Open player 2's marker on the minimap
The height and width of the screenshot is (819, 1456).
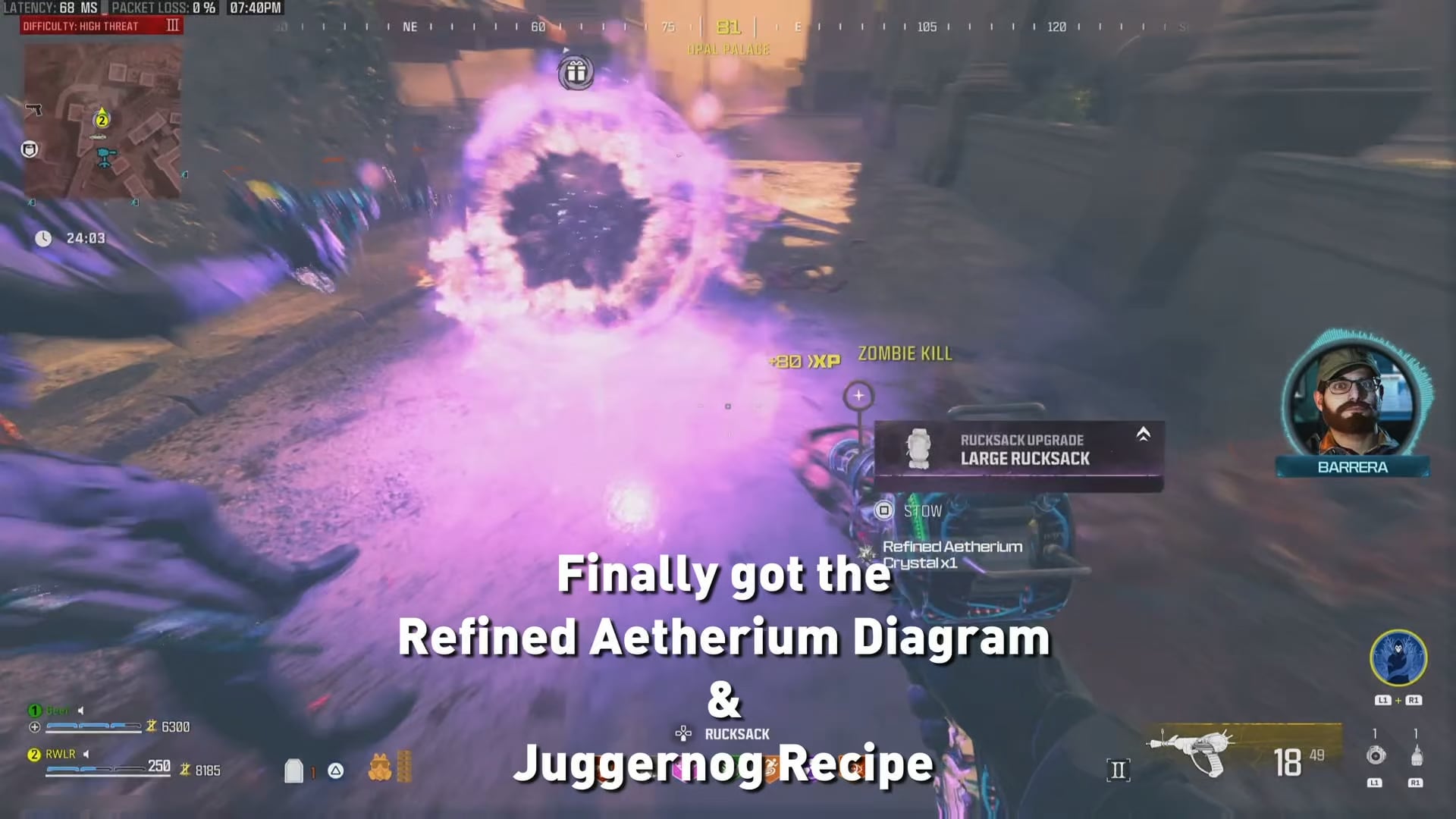[101, 119]
